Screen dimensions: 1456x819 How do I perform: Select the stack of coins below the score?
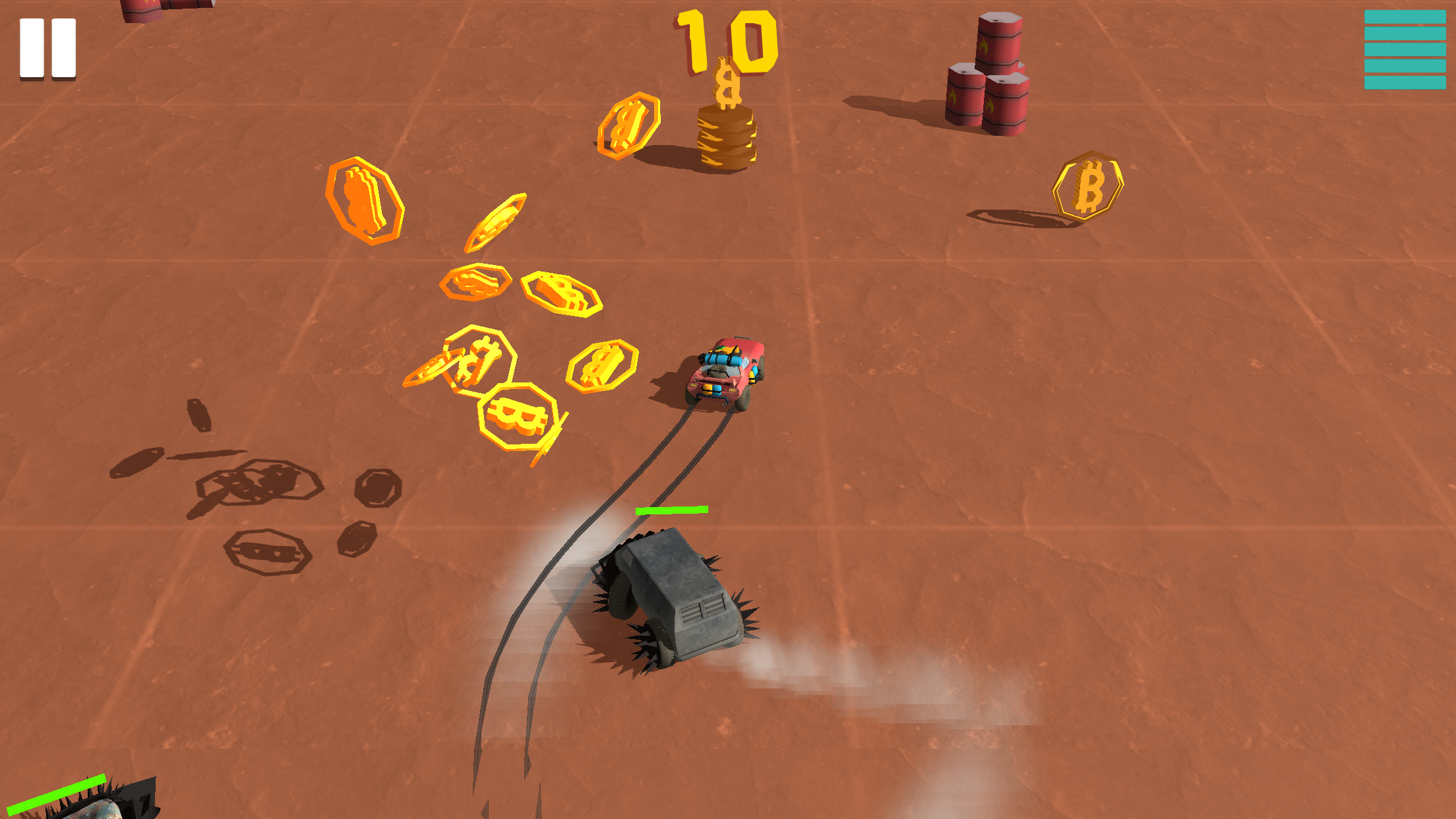click(725, 136)
